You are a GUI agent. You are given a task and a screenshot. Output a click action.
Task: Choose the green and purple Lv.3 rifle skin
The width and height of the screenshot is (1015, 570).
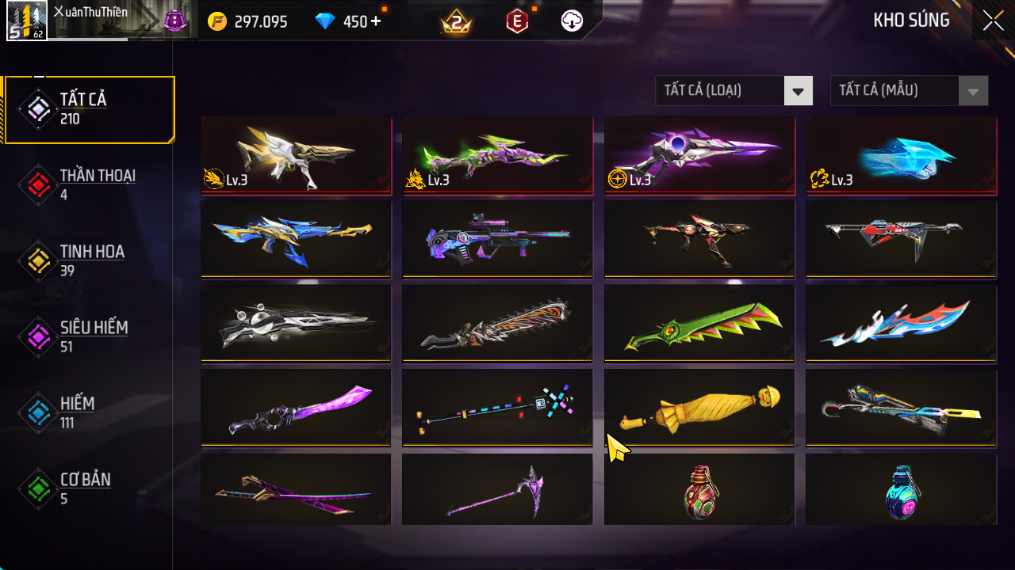[x=497, y=155]
